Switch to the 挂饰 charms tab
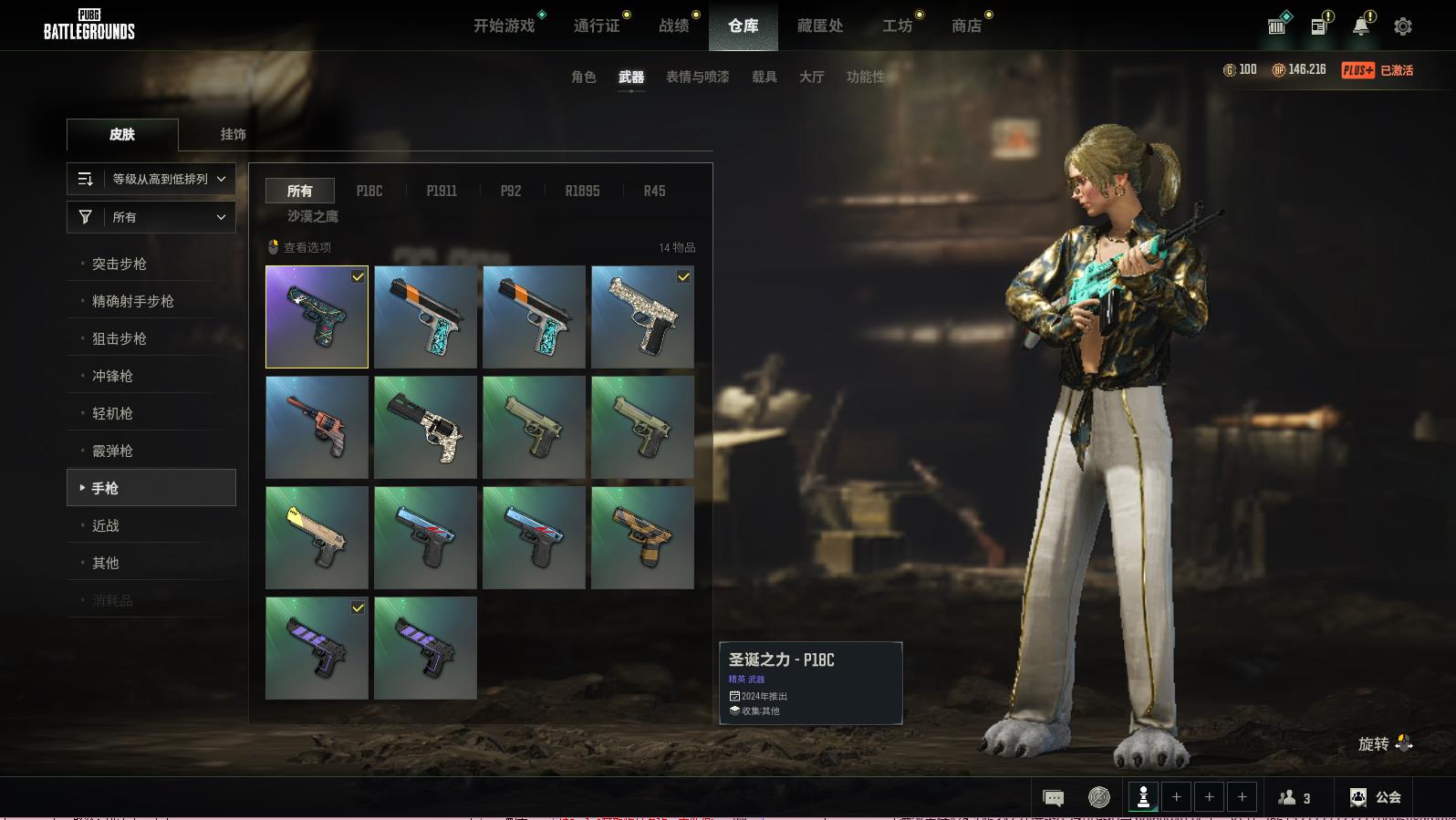Viewport: 1456px width, 820px height. coord(233,134)
